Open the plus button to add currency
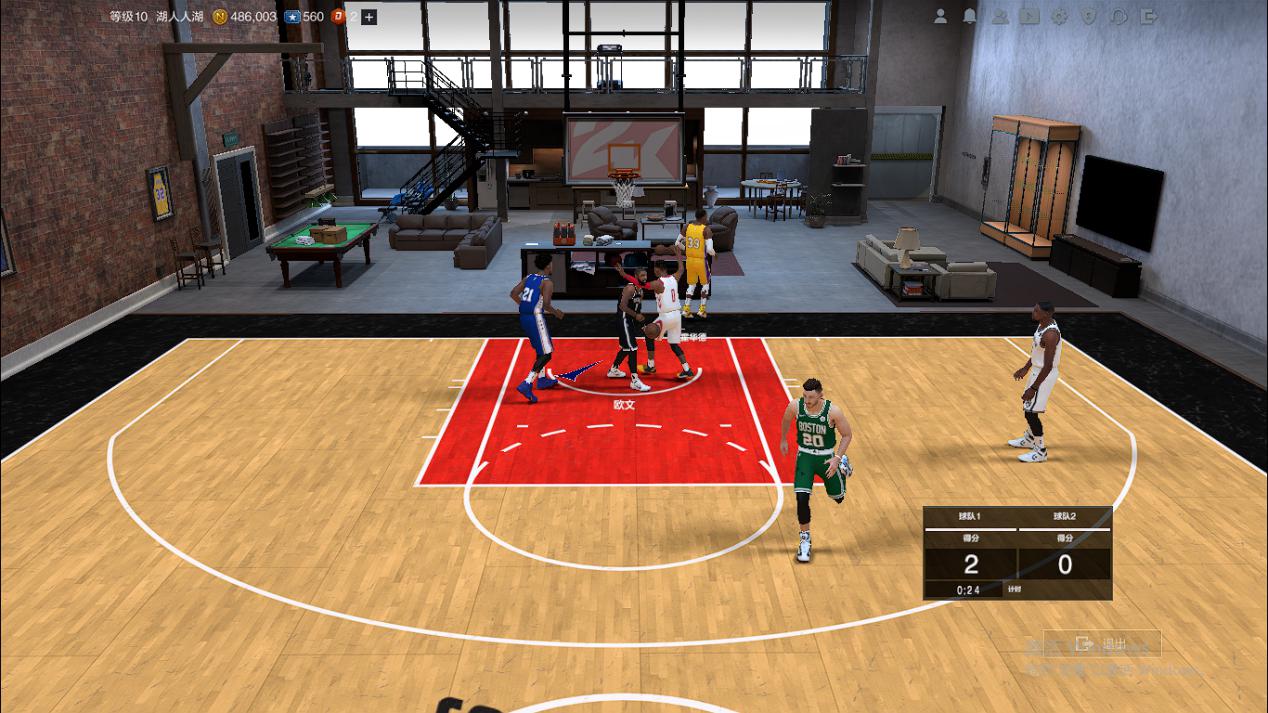Viewport: 1268px width, 713px height. pyautogui.click(x=369, y=17)
